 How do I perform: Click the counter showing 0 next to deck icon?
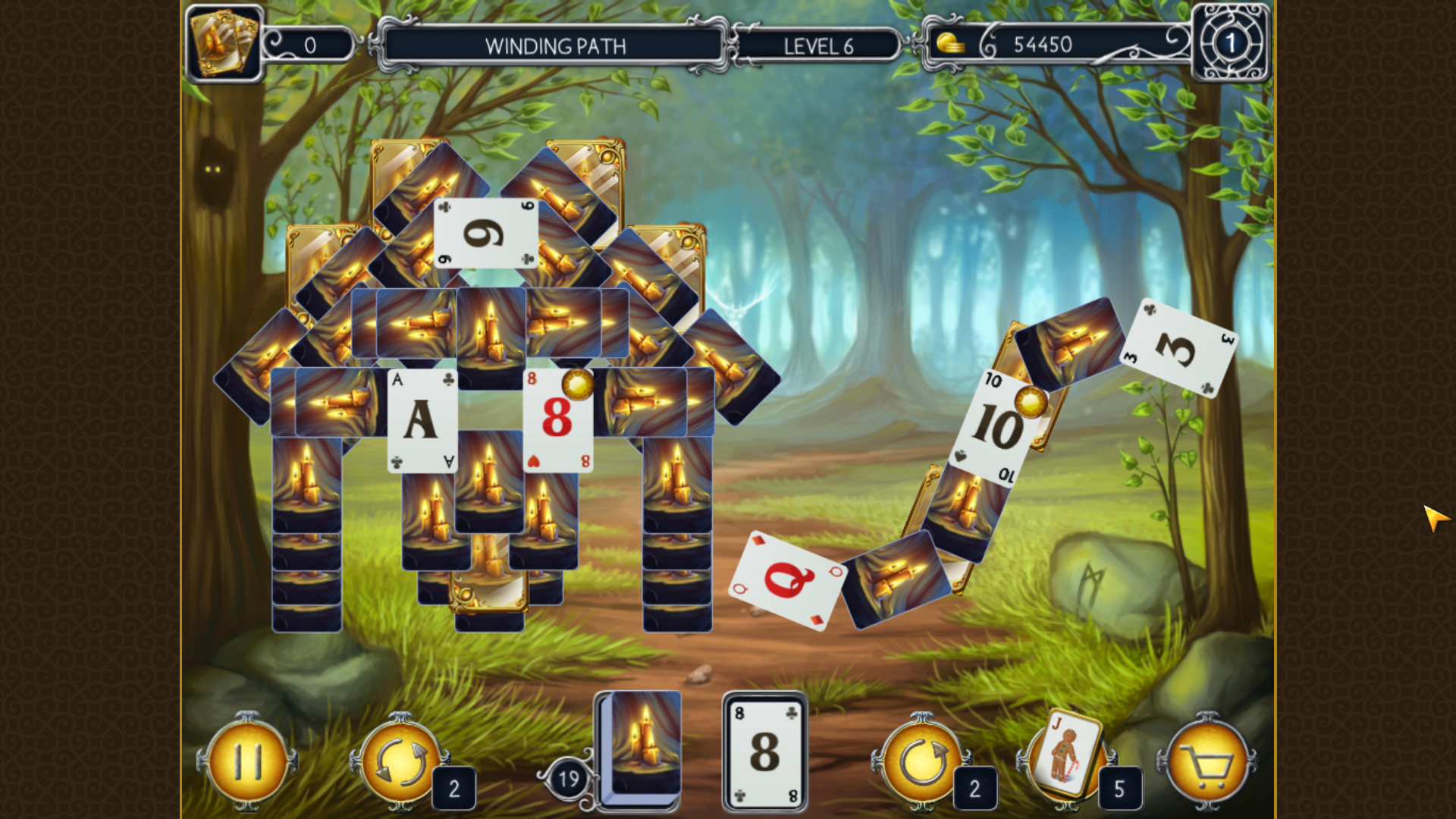click(x=309, y=43)
